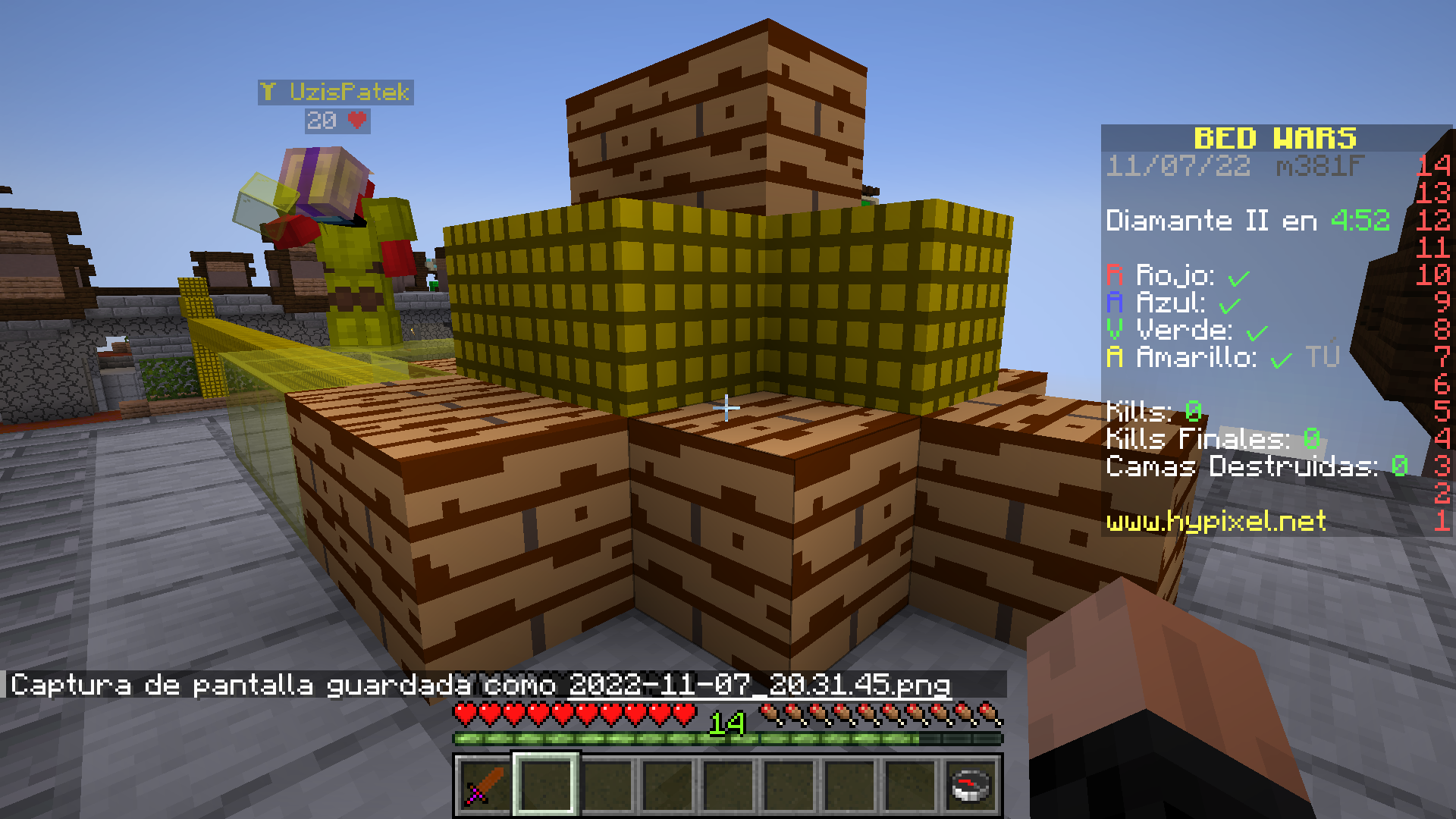The height and width of the screenshot is (819, 1456).
Task: Click the heart next to UzisPatek's name
Action: (355, 120)
